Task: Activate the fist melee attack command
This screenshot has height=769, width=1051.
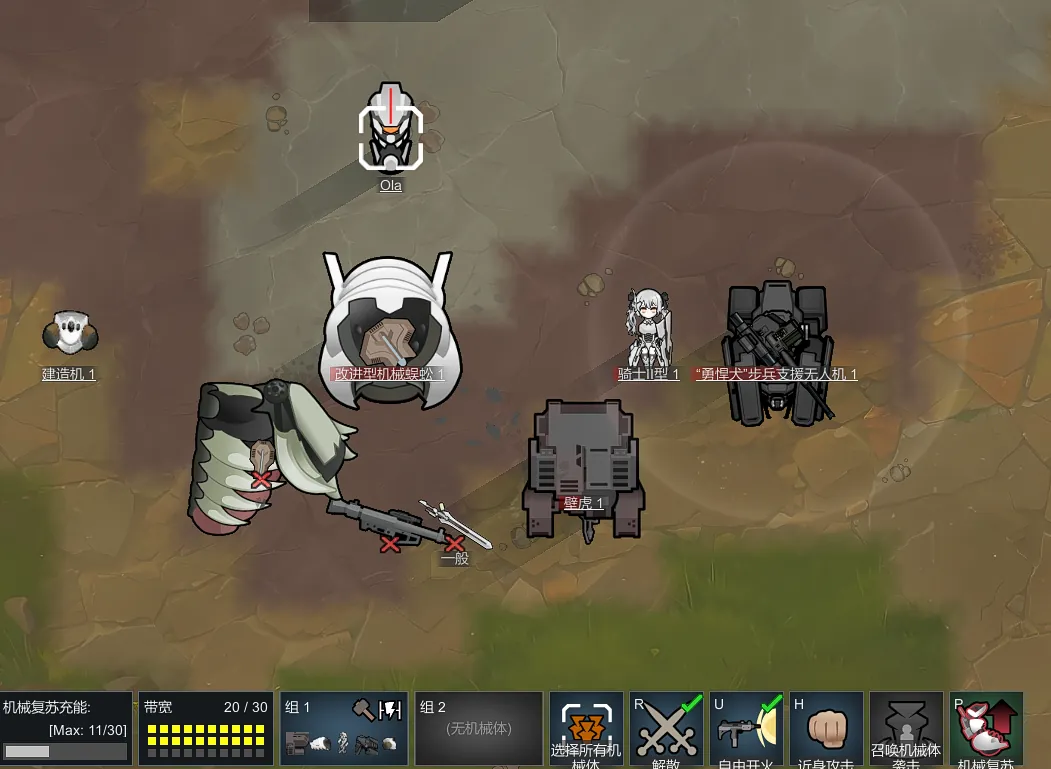Action: click(x=826, y=729)
